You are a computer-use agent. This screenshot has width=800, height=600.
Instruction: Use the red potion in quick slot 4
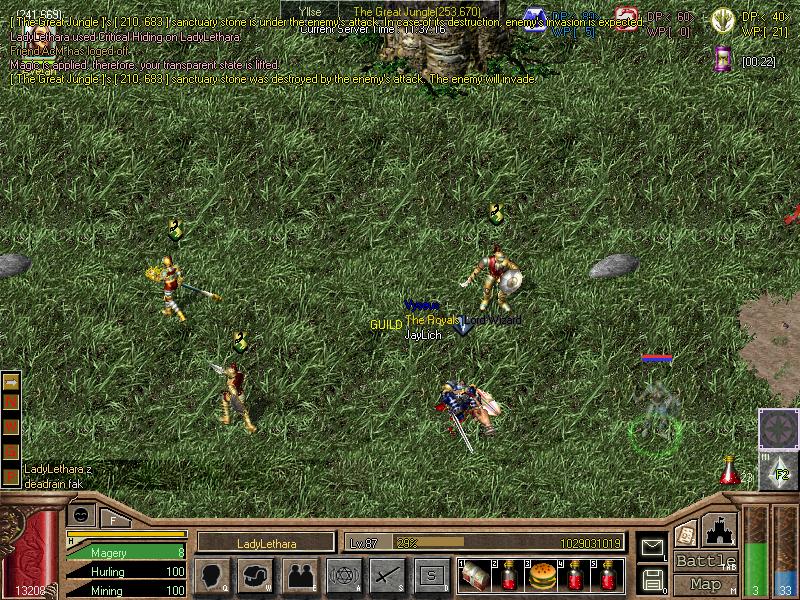coord(575,576)
